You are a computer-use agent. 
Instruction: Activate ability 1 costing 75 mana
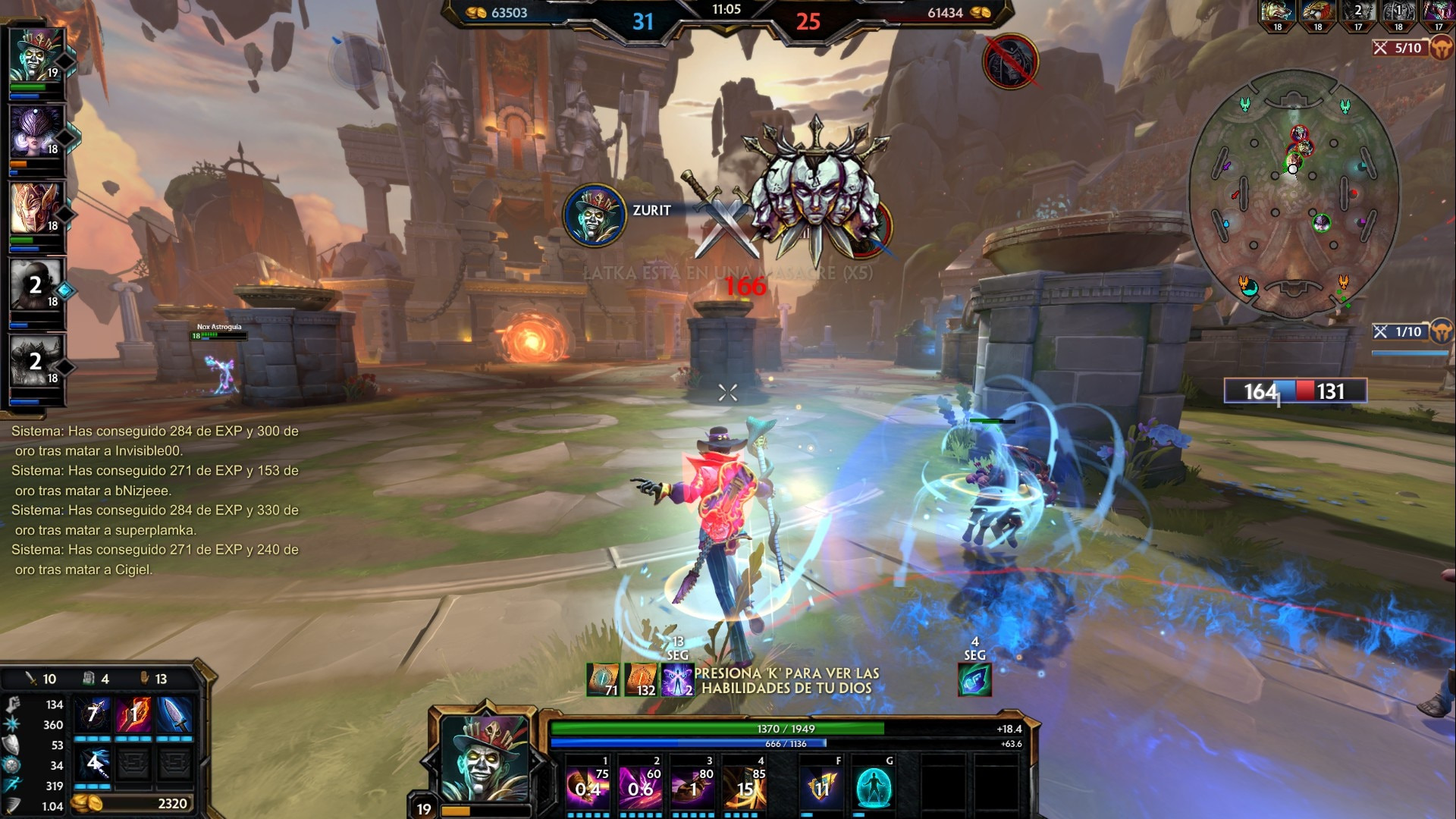click(x=588, y=786)
